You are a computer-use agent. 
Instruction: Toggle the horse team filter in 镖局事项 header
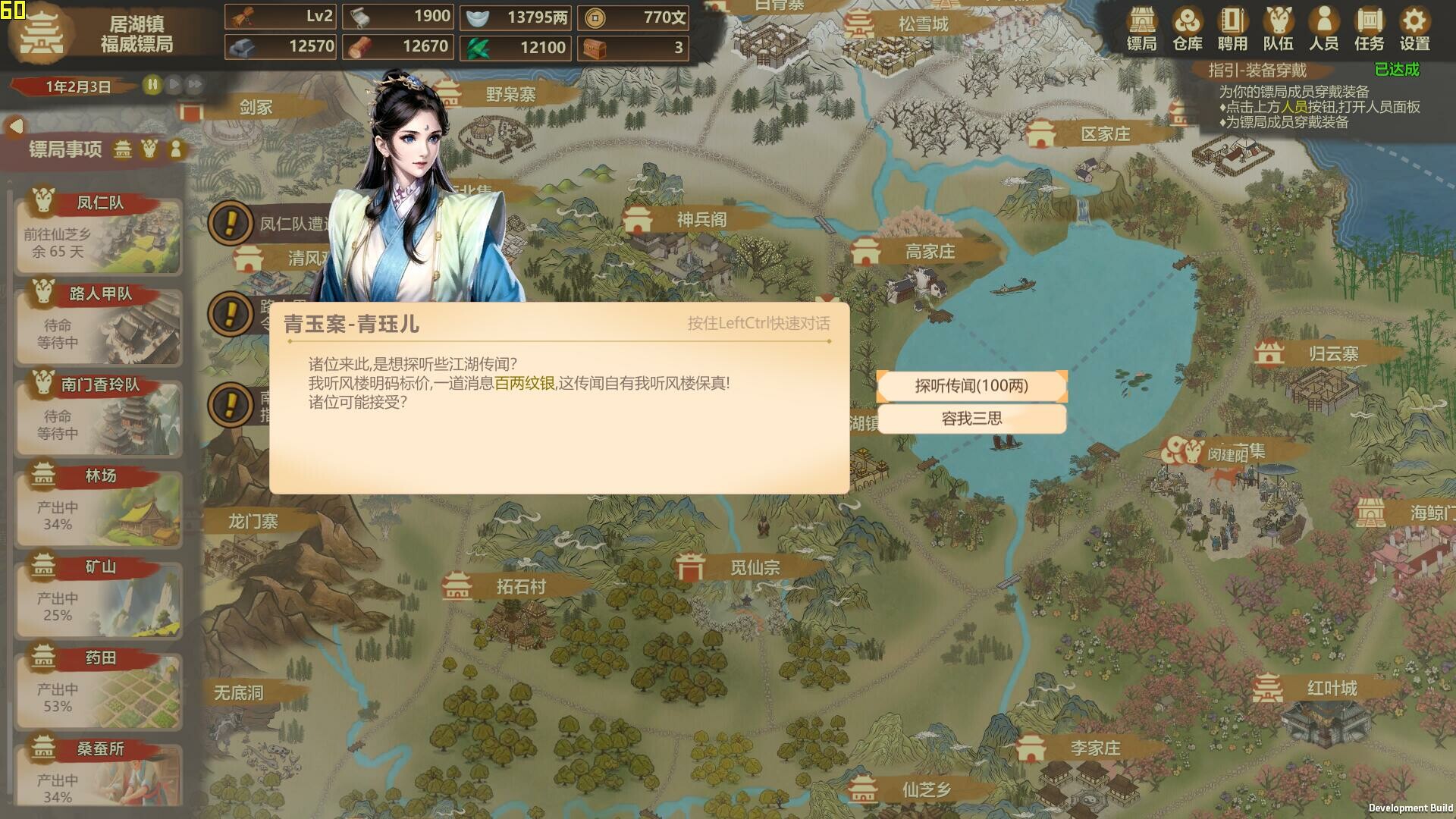(x=149, y=151)
